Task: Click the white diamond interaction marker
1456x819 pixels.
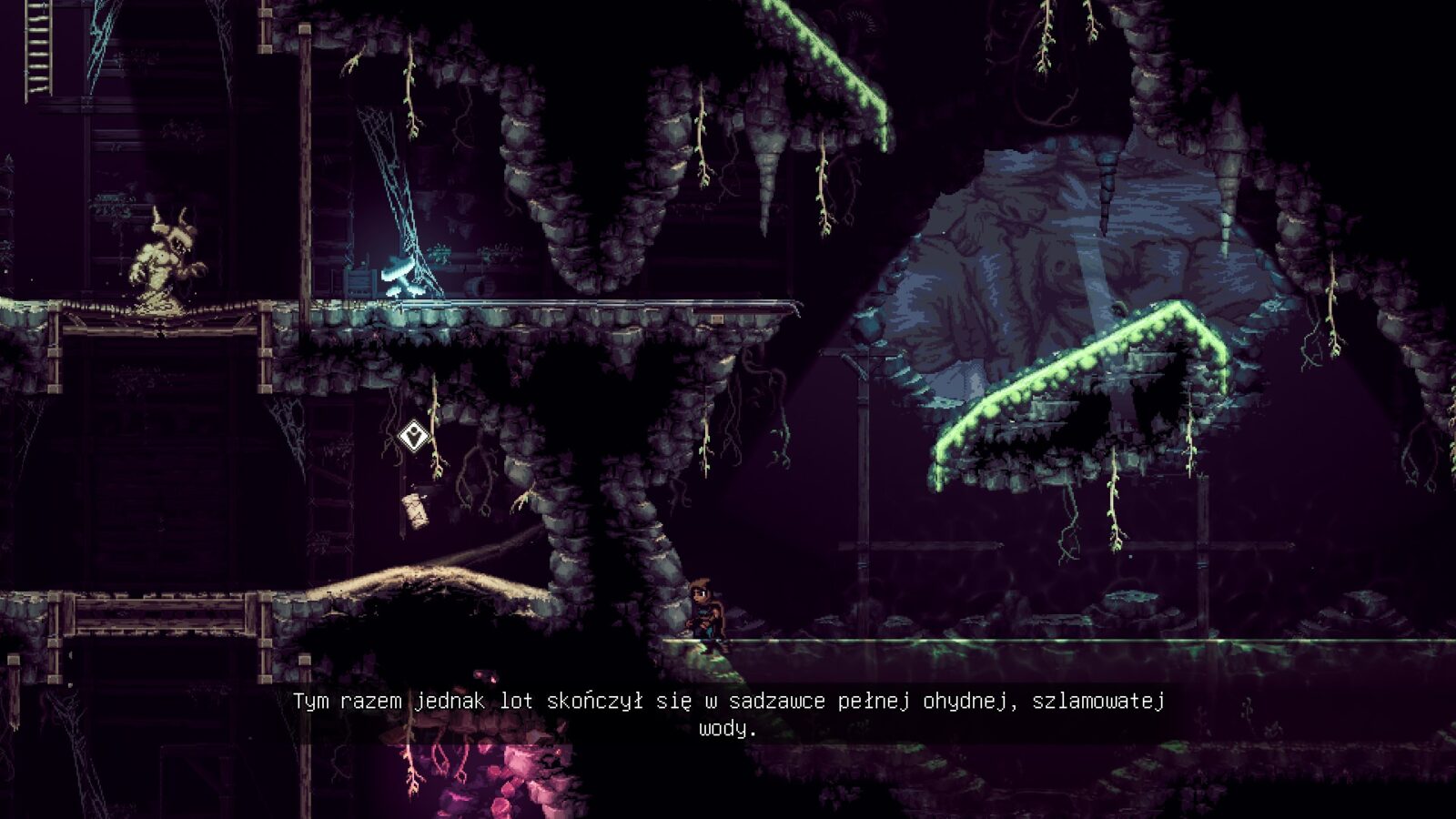Action: pyautogui.click(x=414, y=436)
